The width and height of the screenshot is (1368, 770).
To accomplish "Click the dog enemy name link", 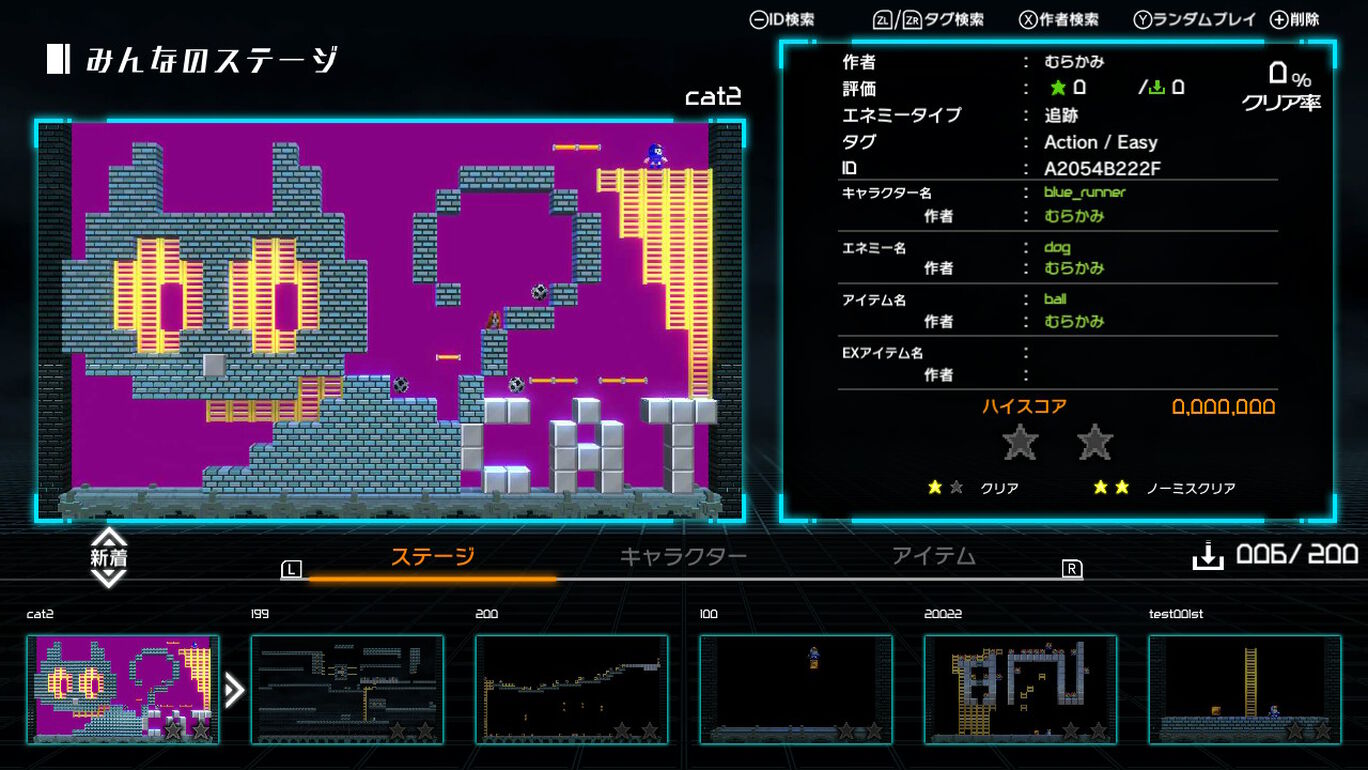I will [x=1059, y=246].
